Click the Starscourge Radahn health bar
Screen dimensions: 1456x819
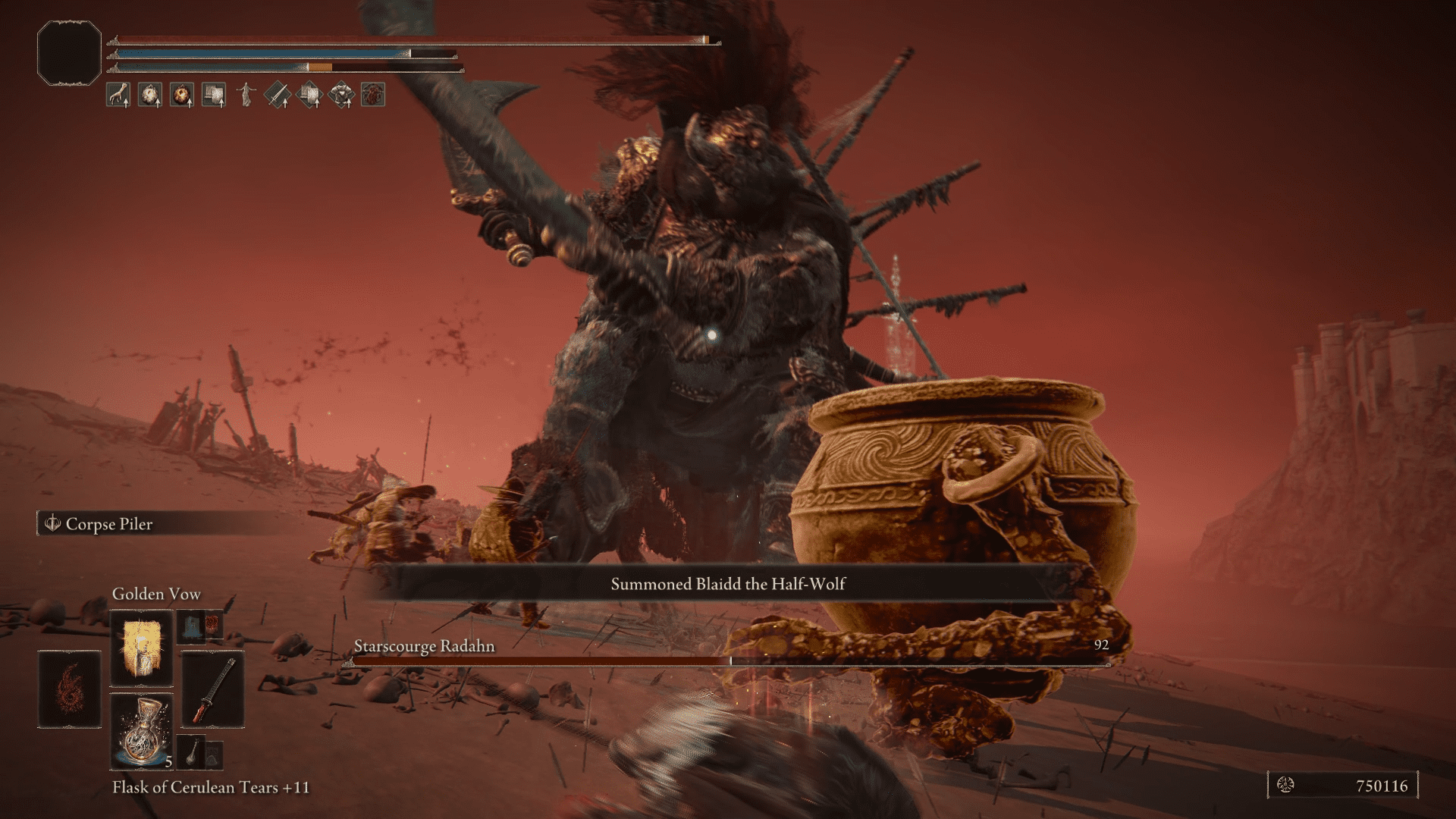(x=728, y=659)
